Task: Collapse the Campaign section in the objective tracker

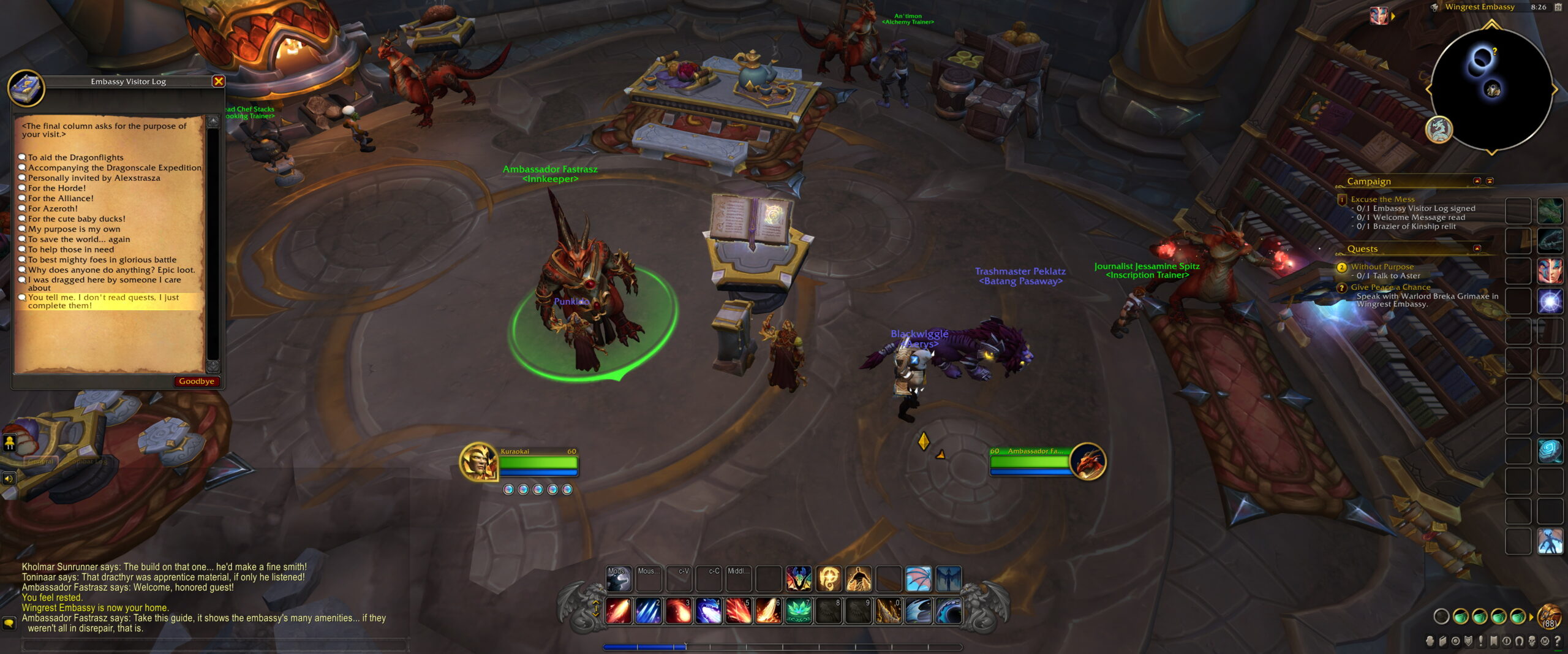Action: tap(1477, 181)
